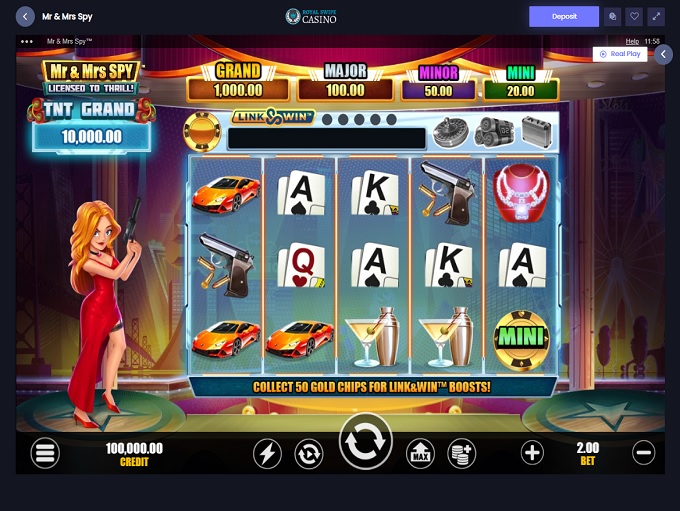Decrease the bet with the minus button
The height and width of the screenshot is (511, 680).
(644, 452)
